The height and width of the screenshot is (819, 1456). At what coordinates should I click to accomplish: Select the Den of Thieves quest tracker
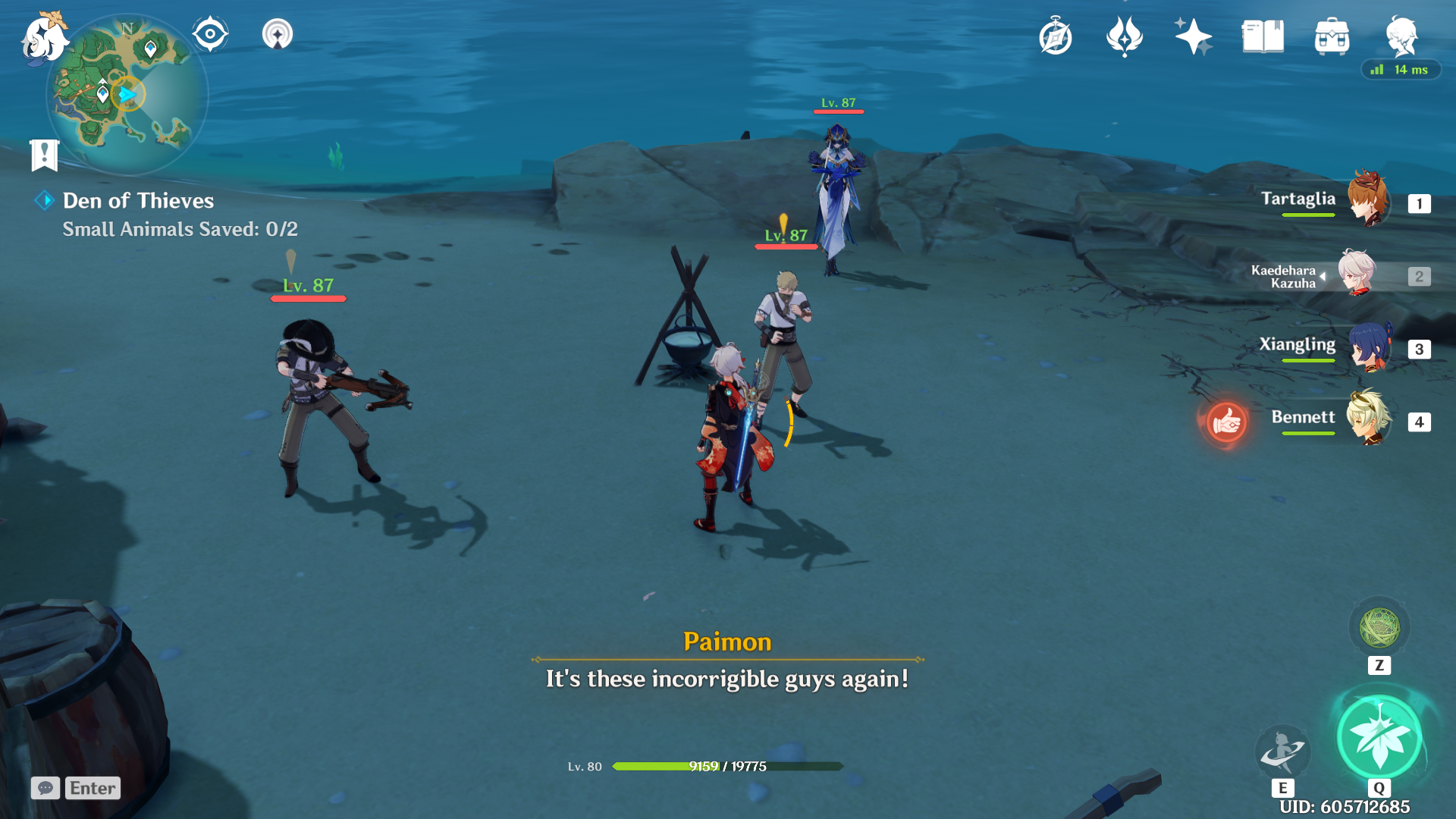138,201
